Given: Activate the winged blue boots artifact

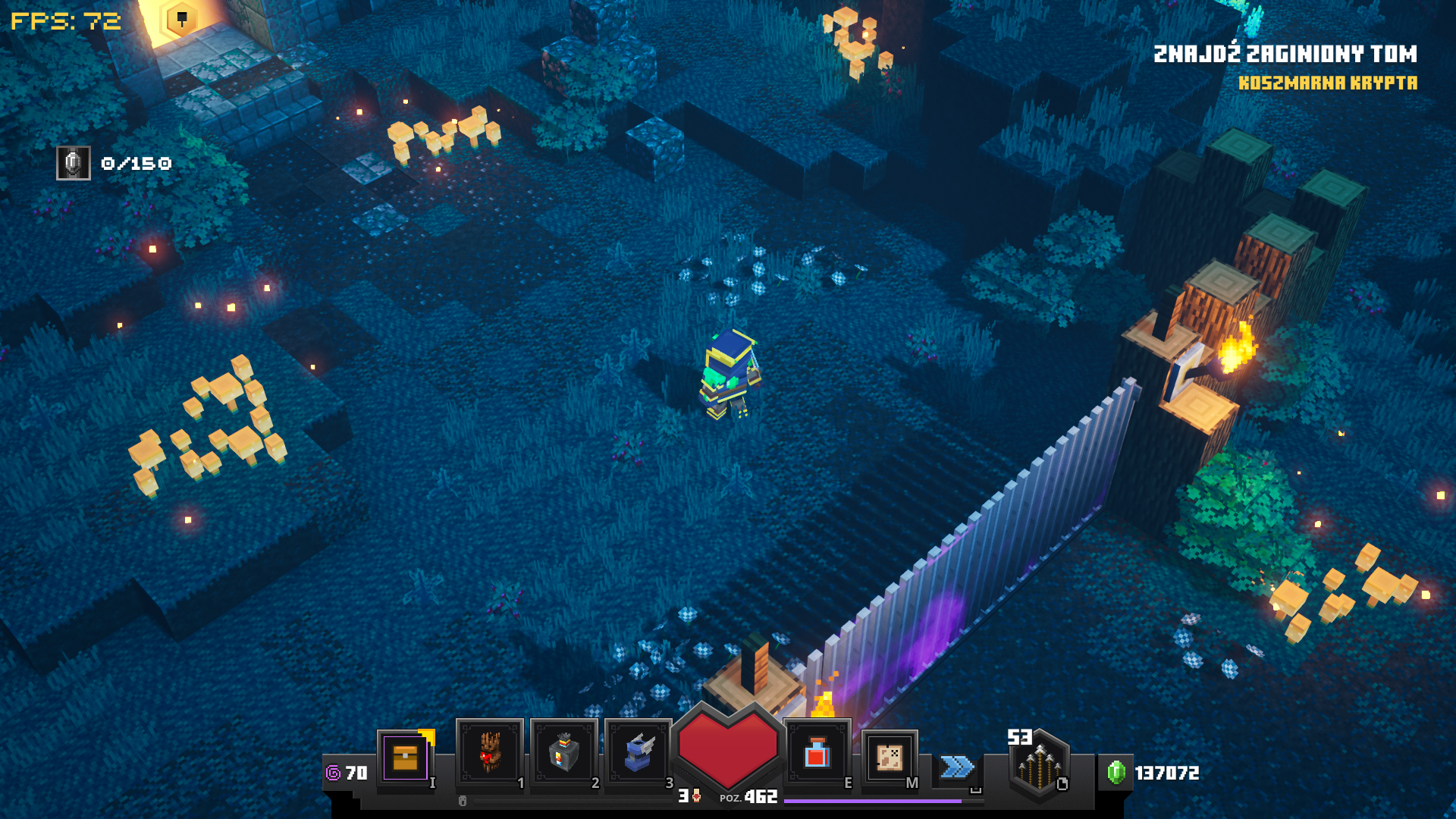Looking at the screenshot, I should tap(639, 753).
